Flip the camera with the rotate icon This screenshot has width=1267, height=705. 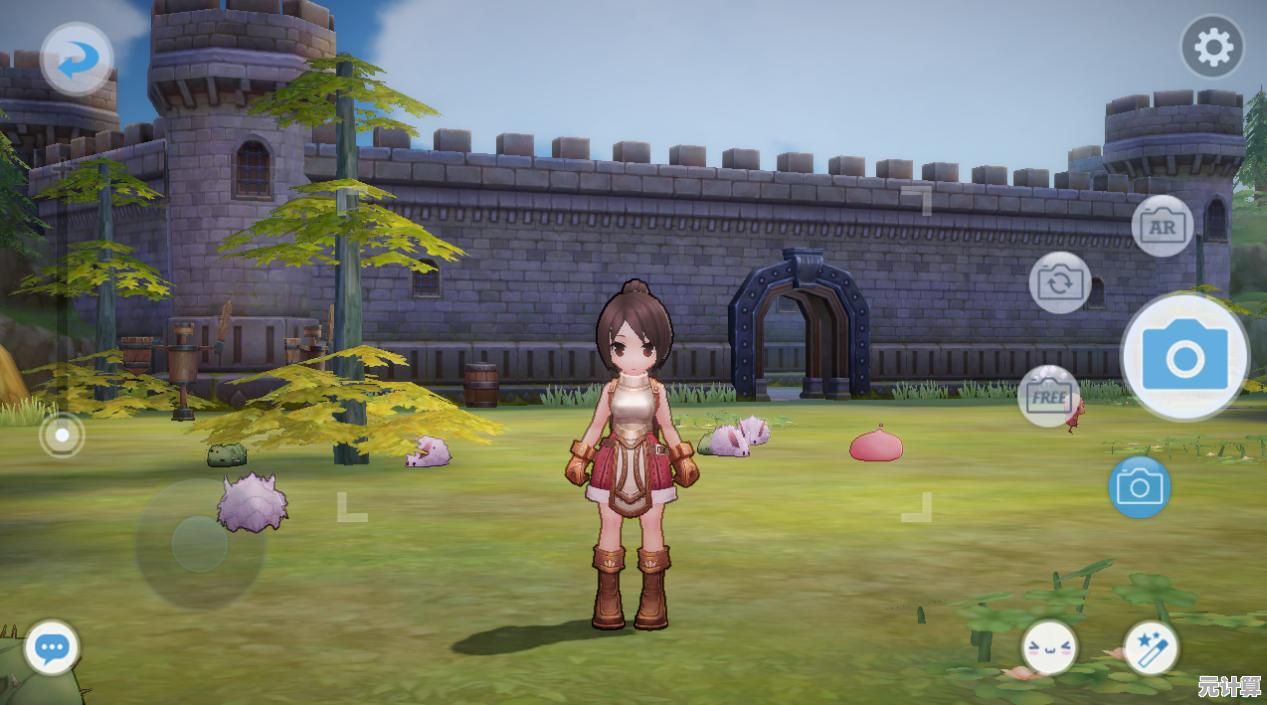point(1059,282)
